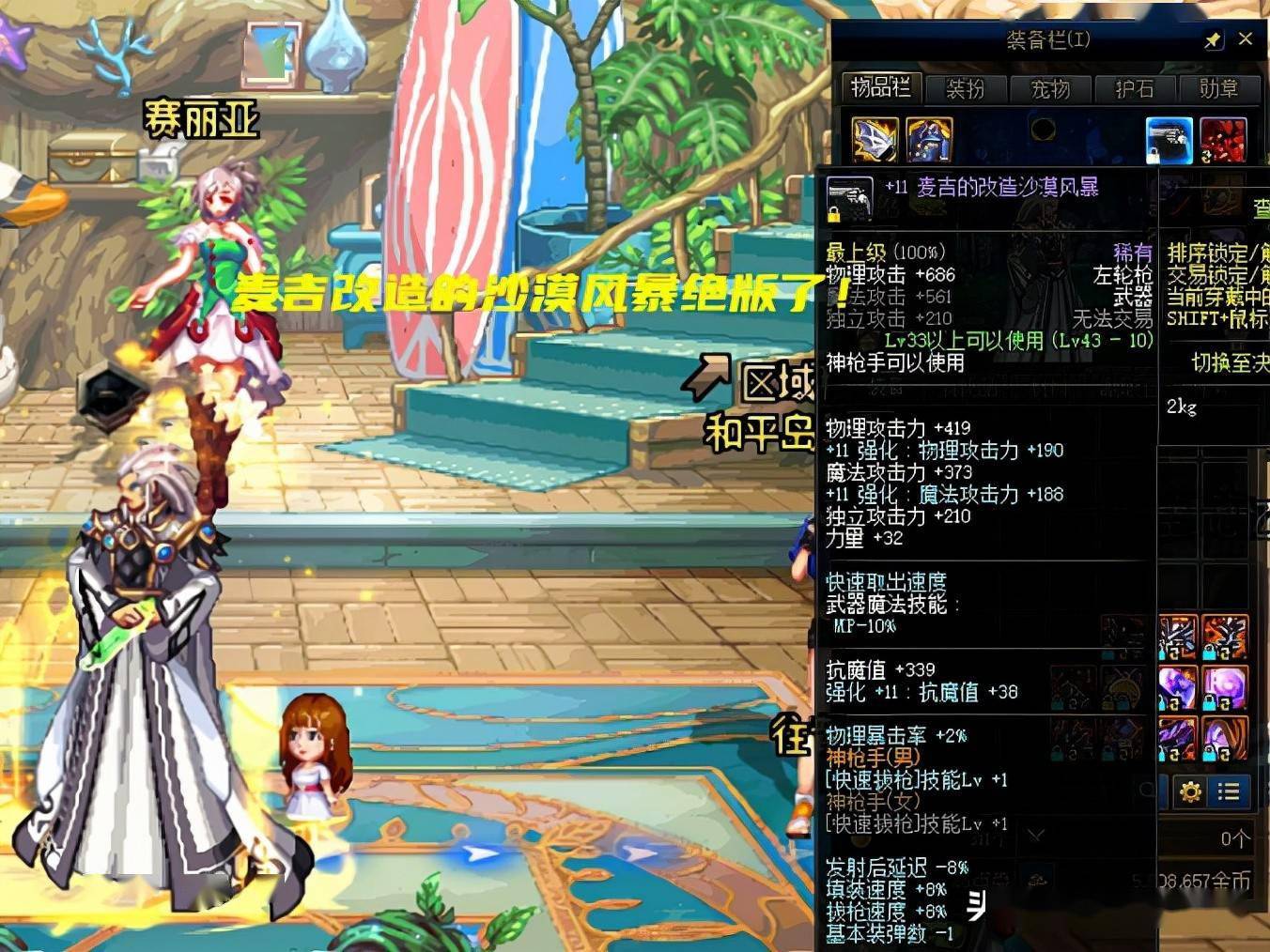Toggle the pin on the 装备栏 window
Image resolution: width=1270 pixels, height=952 pixels.
click(x=1214, y=40)
